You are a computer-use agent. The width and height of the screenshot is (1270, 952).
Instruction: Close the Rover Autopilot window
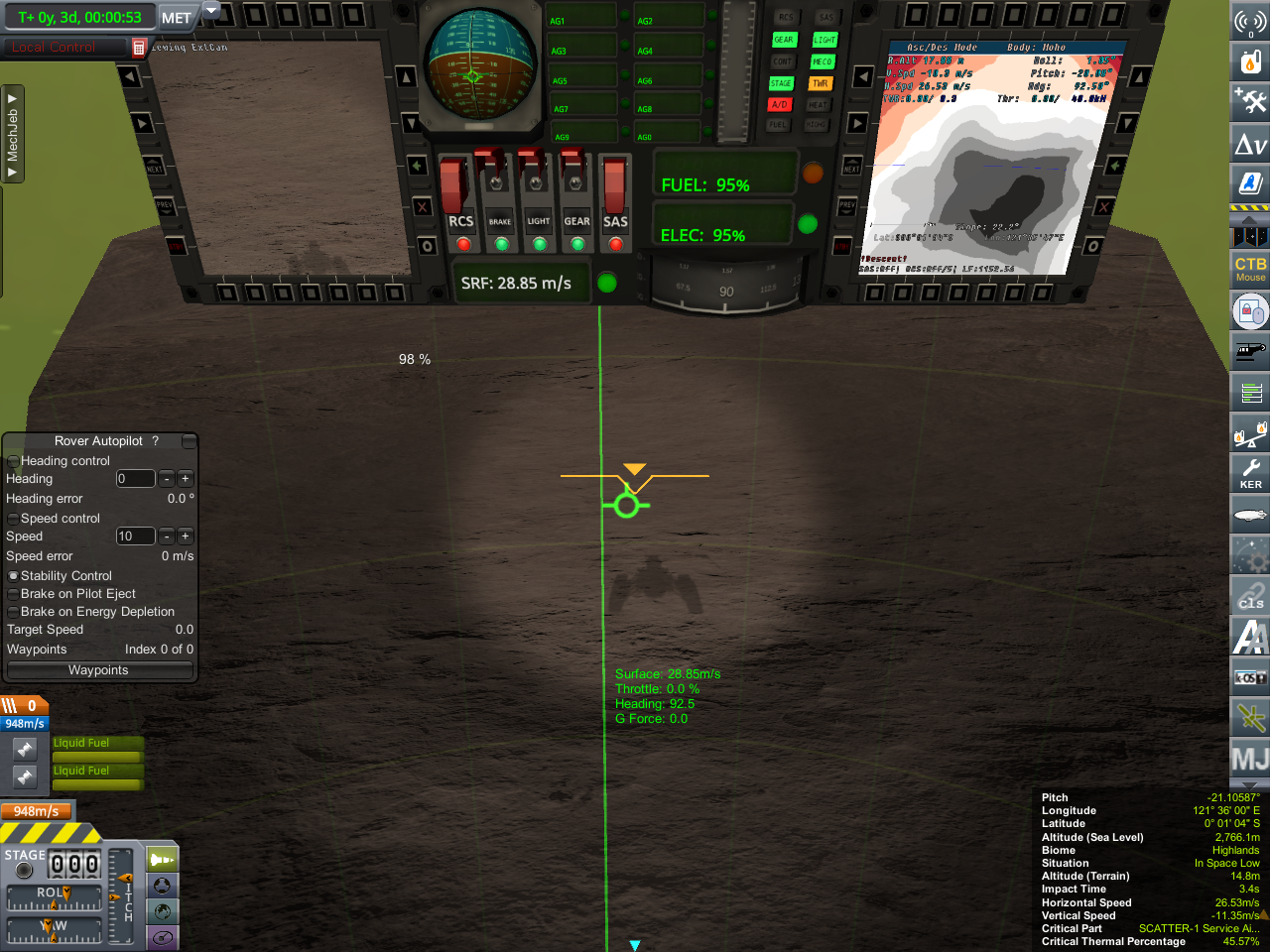pos(189,441)
